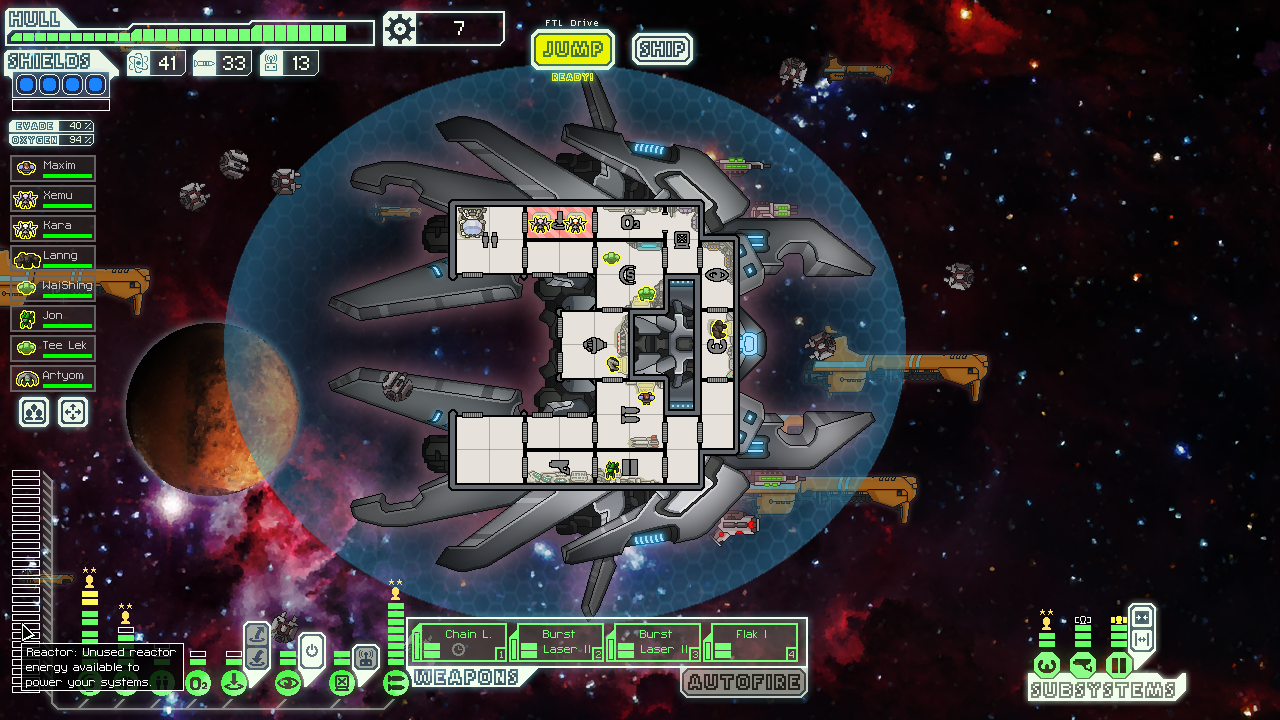Viewport: 1280px width, 720px height.
Task: Open all doors with the lower door button
Action: coord(1141,640)
